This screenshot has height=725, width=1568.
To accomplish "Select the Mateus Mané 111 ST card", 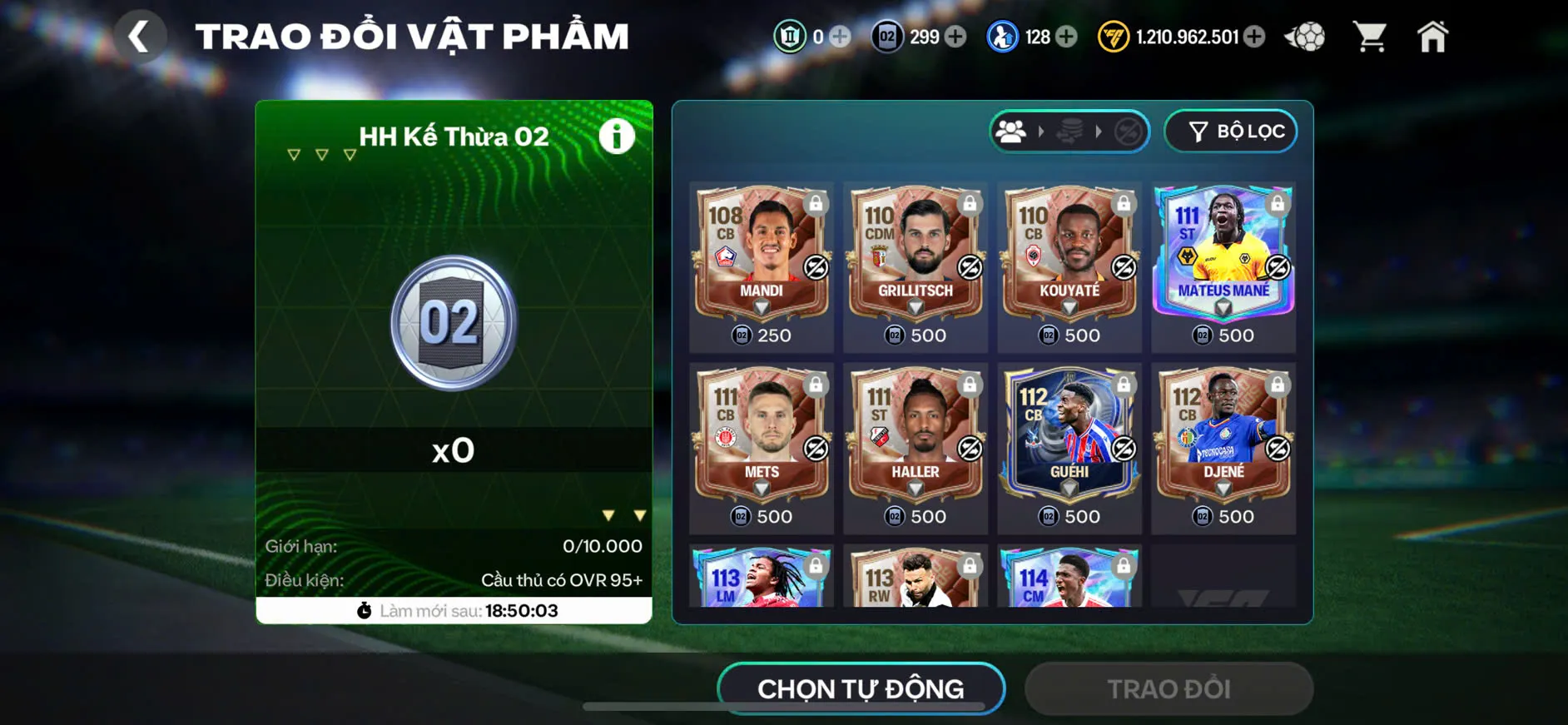I will pyautogui.click(x=1223, y=254).
